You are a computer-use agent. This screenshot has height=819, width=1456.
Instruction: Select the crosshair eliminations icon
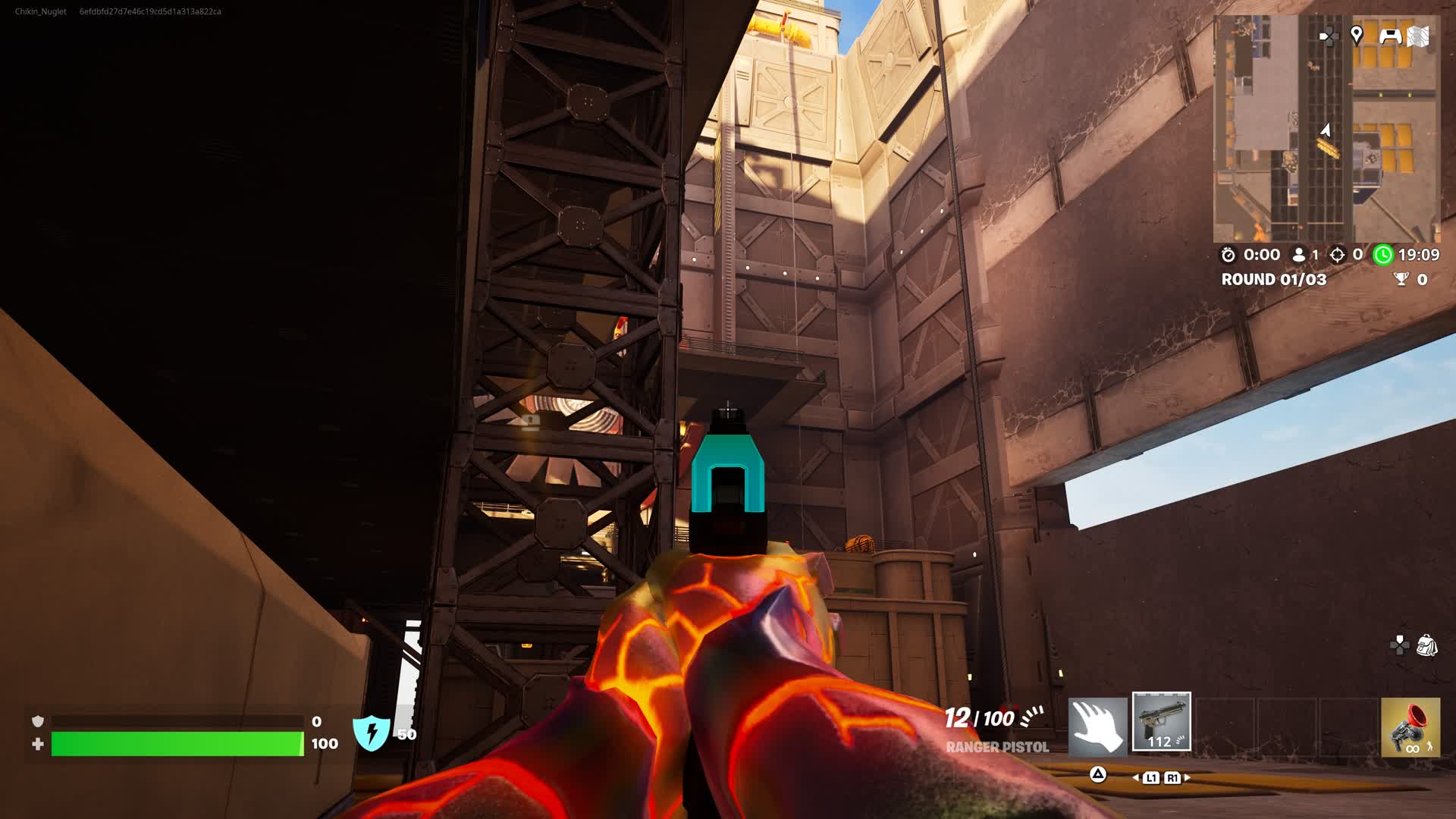[x=1336, y=256]
